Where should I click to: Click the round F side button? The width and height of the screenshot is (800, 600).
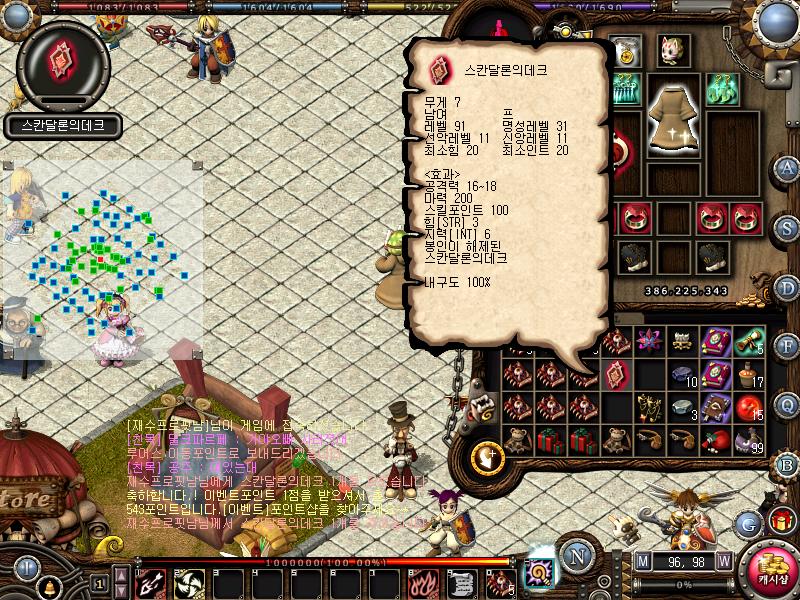(x=788, y=345)
